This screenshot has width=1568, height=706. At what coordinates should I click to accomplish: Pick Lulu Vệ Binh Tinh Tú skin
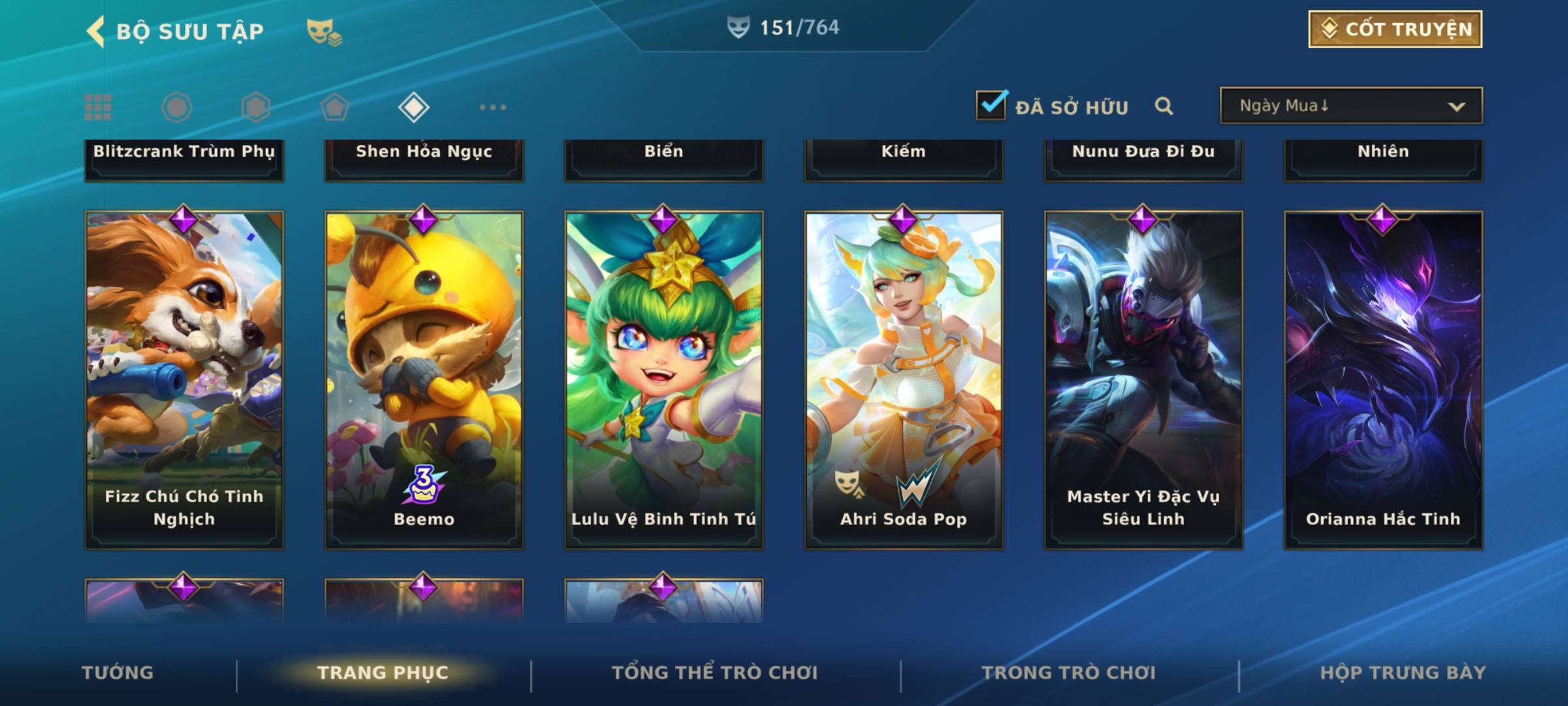tap(664, 379)
